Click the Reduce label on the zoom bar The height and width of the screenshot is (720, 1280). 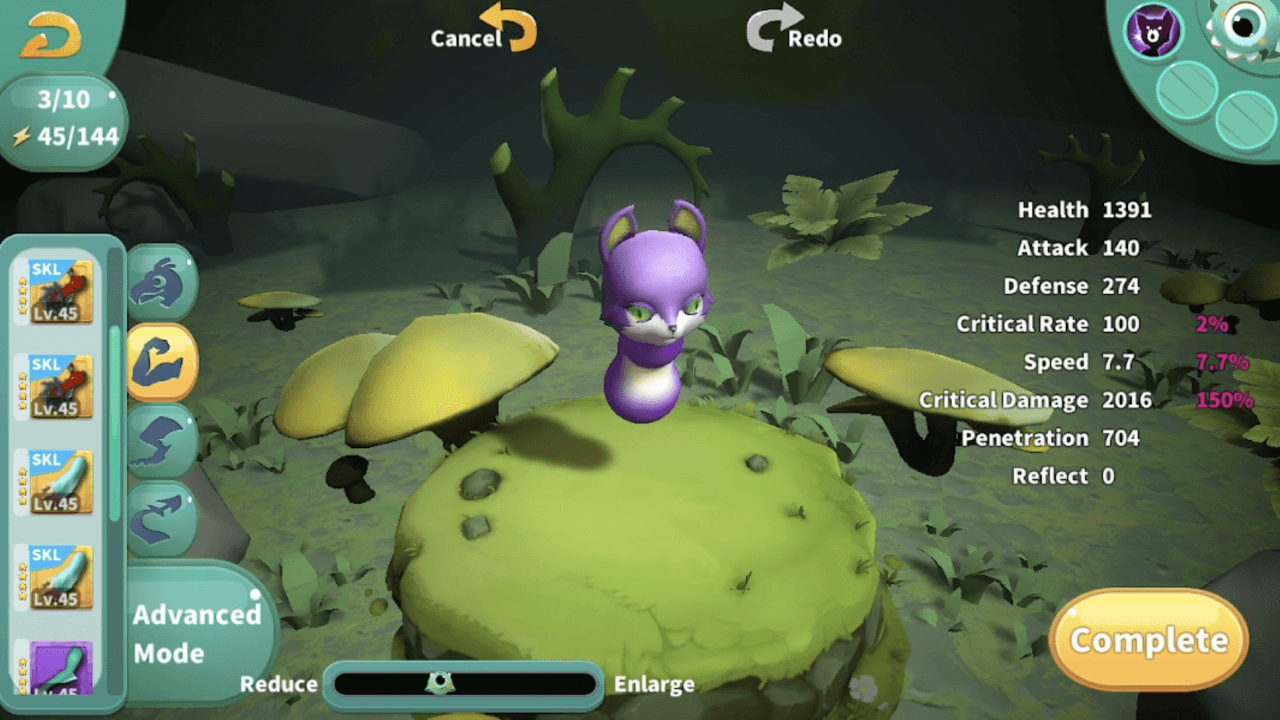(279, 685)
